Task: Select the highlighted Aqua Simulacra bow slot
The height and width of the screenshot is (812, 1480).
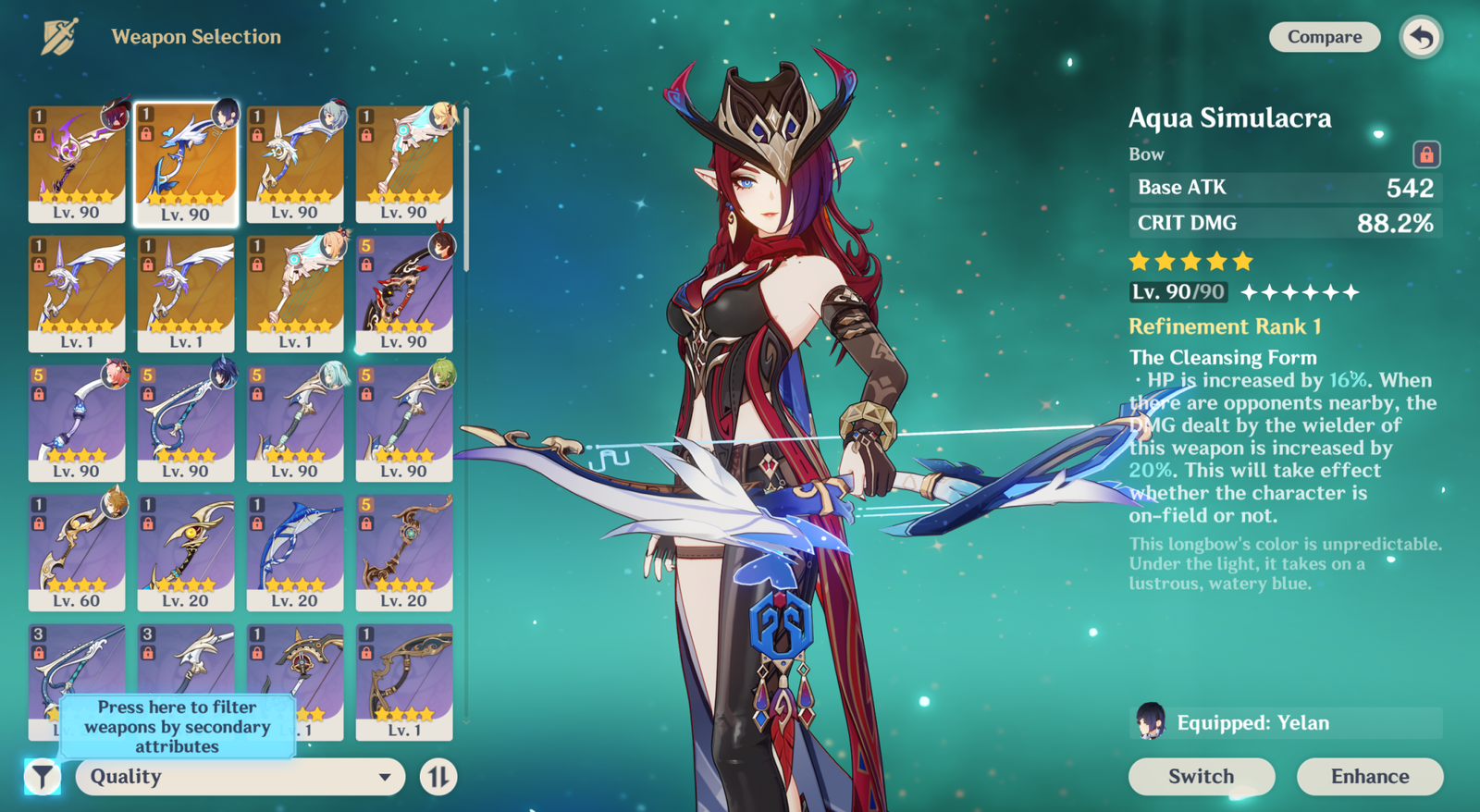Action: point(186,164)
